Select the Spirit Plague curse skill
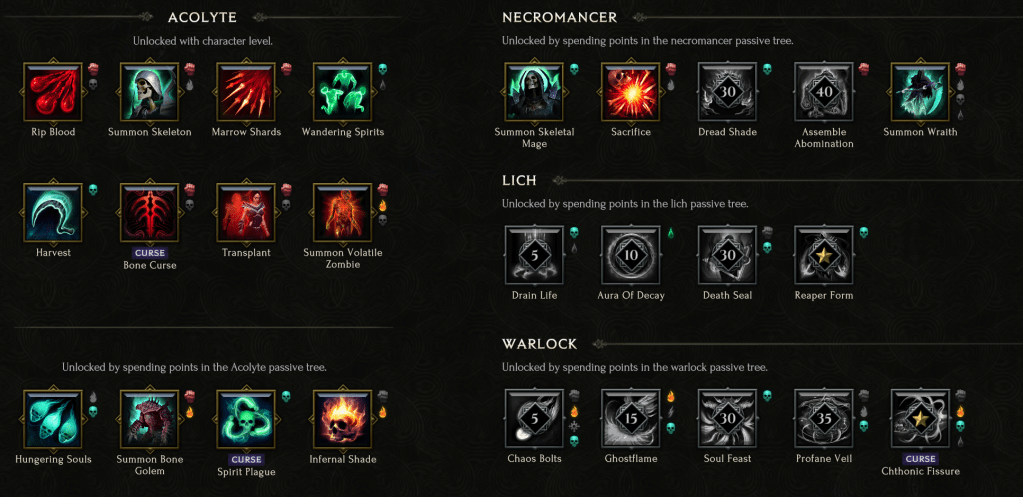Screen dimensions: 1023x497 [x=246, y=420]
